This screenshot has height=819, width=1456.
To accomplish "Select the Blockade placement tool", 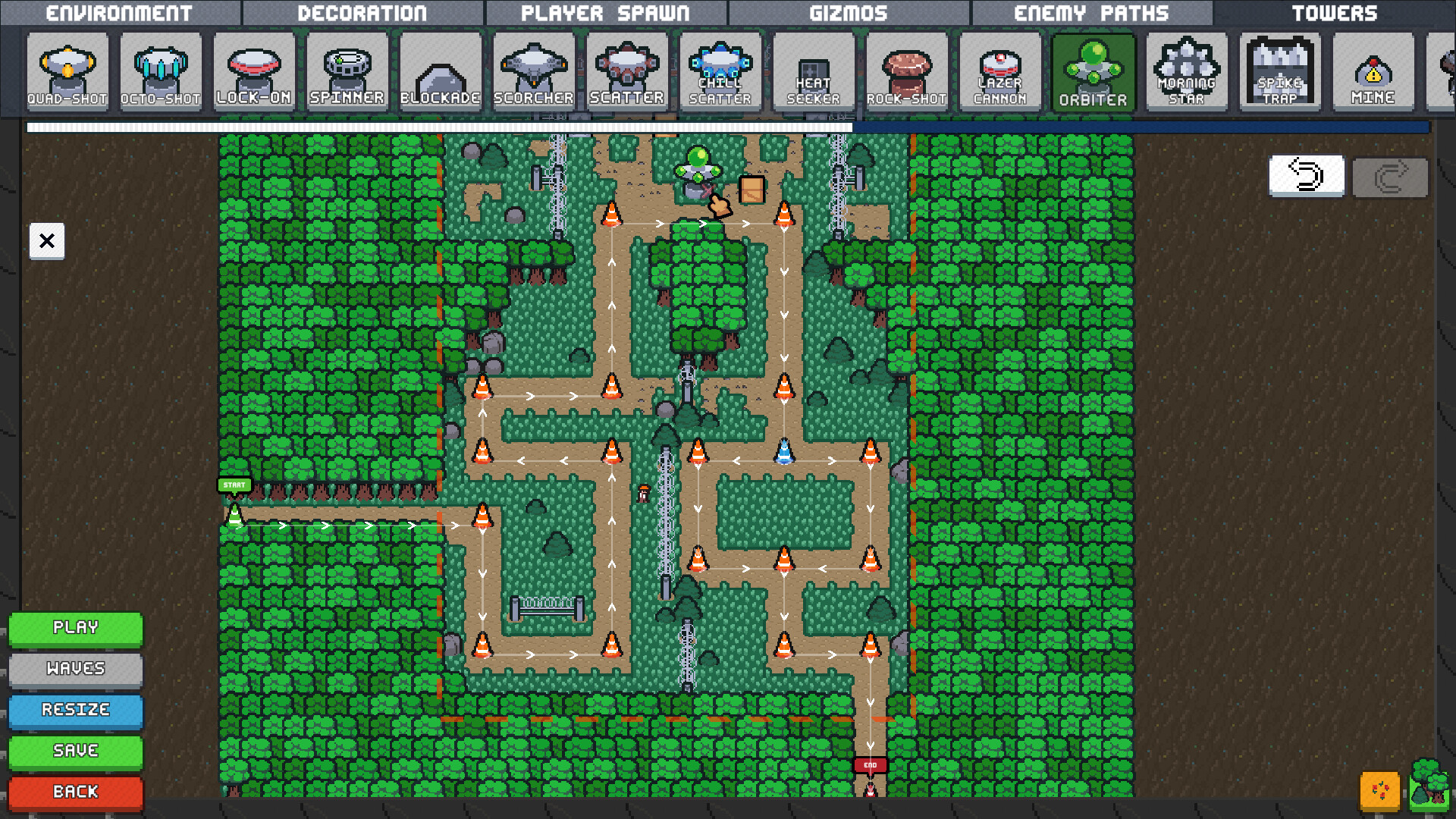I will click(440, 70).
